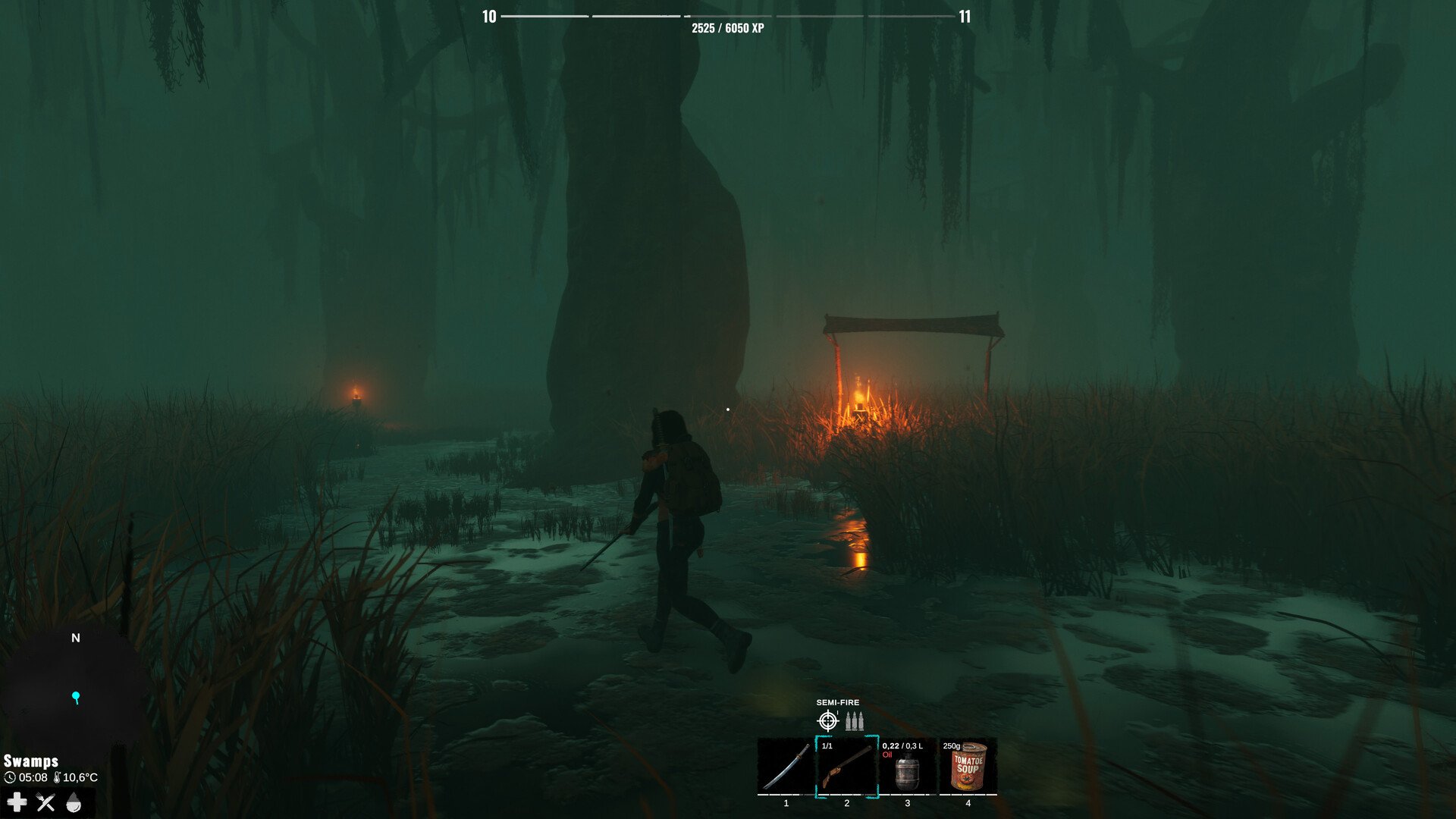Click the fork and knife hunger icon

tap(45, 802)
